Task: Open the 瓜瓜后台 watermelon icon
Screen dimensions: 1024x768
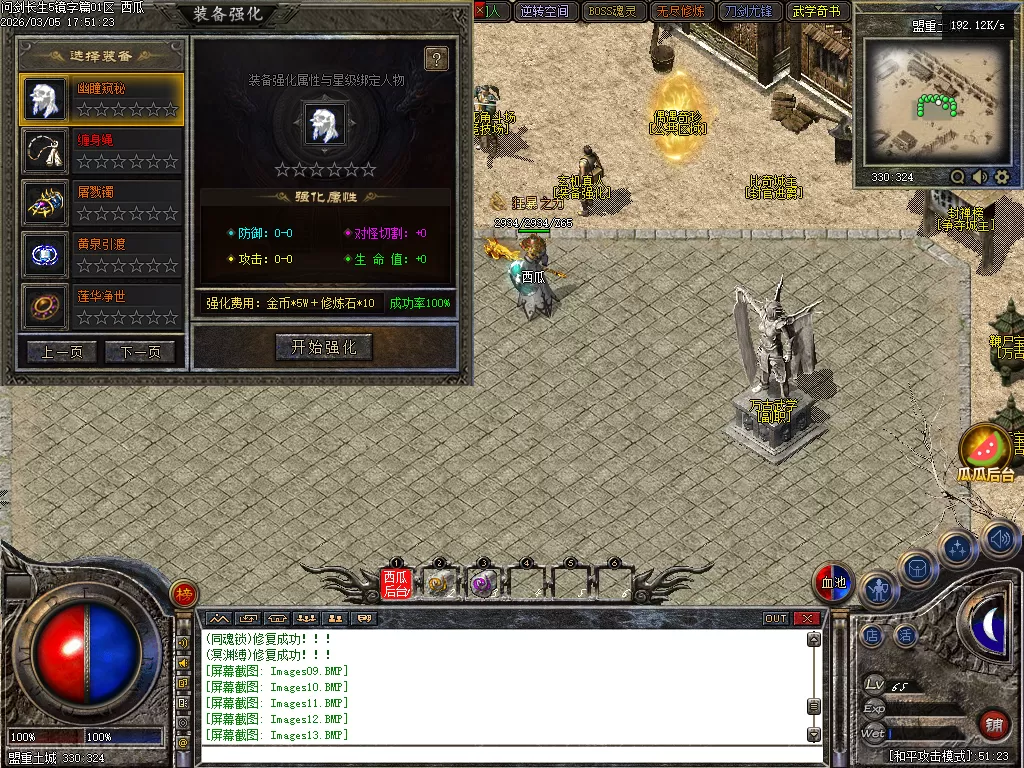Action: (985, 450)
